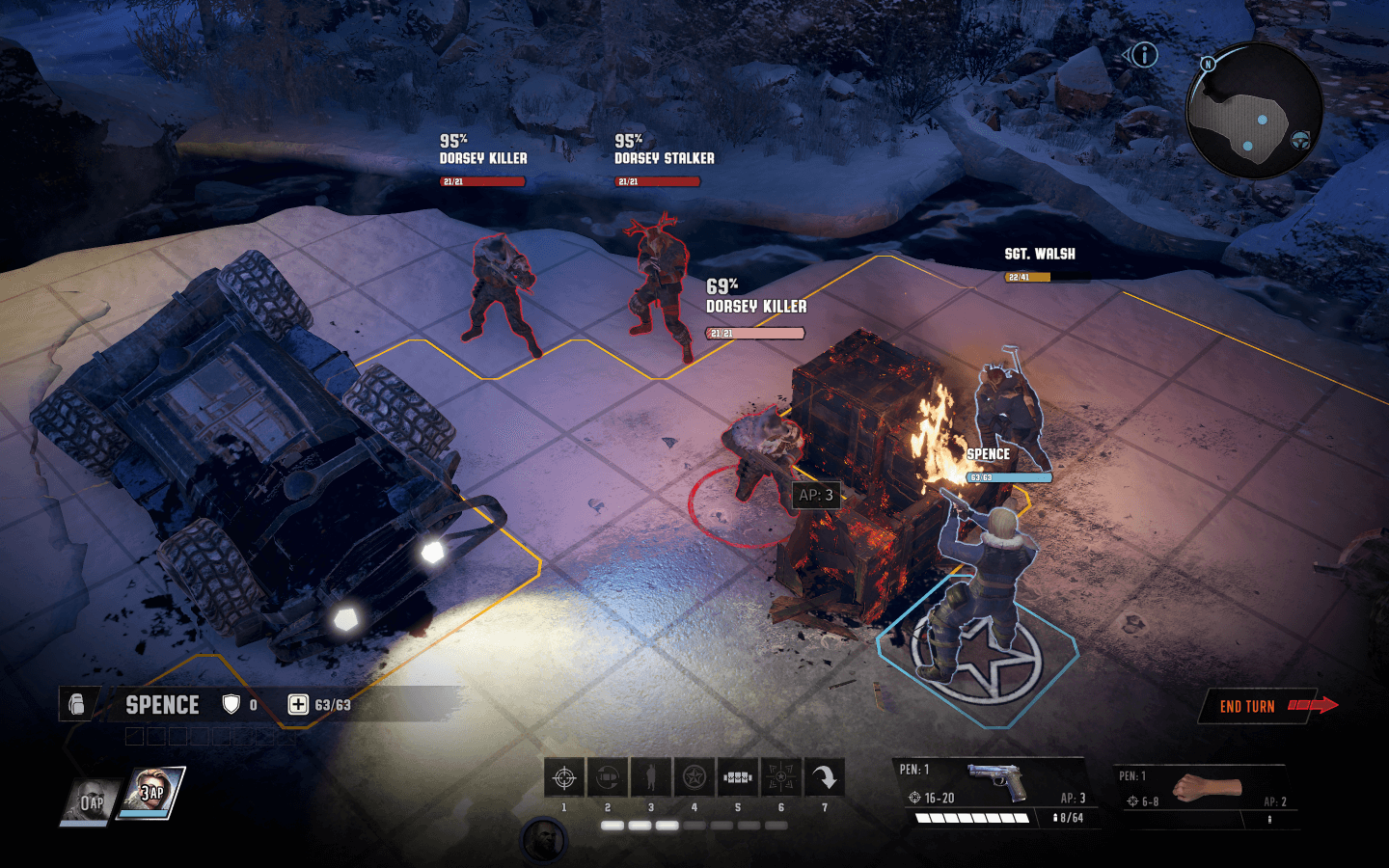The height and width of the screenshot is (868, 1389).
Task: Click the minimap's north compass marker
Action: (1207, 64)
